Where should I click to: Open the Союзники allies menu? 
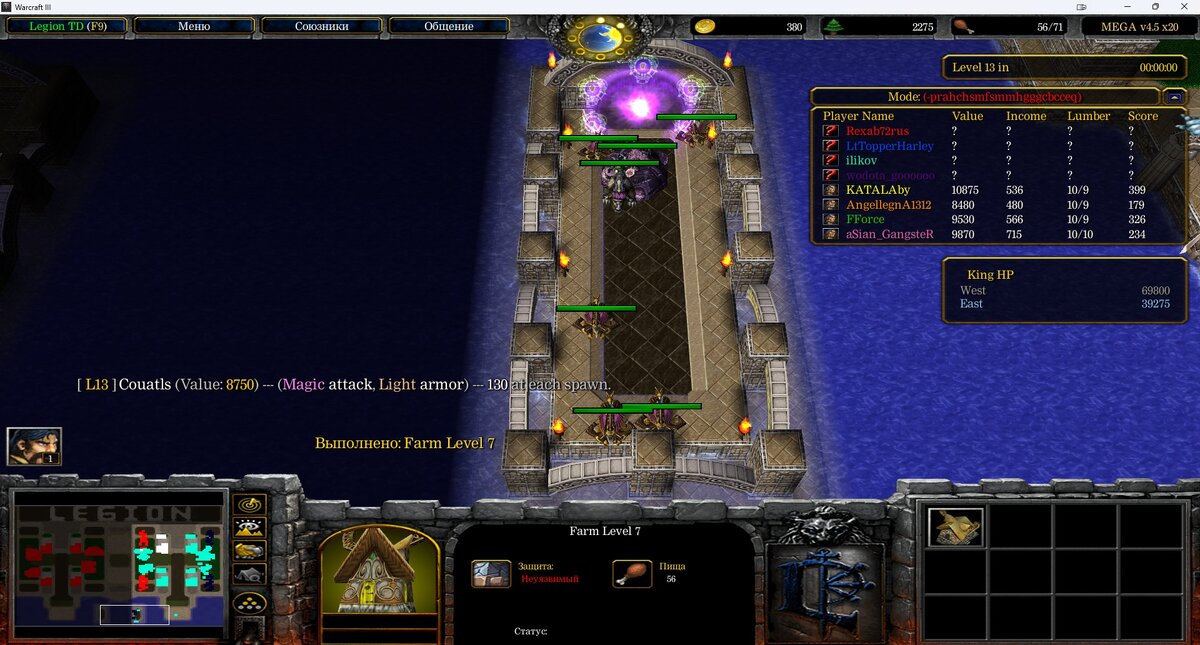click(x=321, y=26)
